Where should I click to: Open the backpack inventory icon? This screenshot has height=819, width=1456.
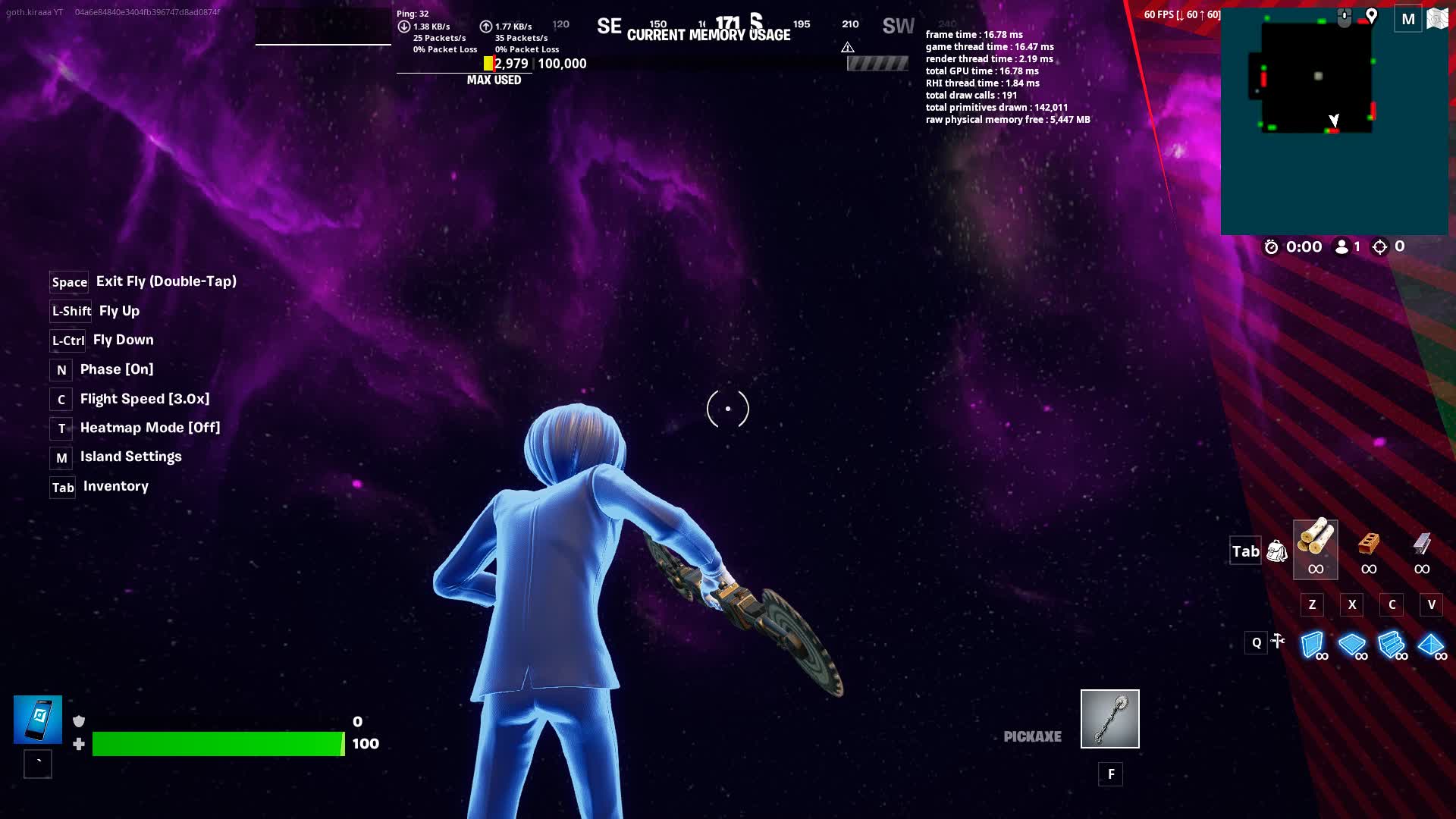pos(1277,551)
